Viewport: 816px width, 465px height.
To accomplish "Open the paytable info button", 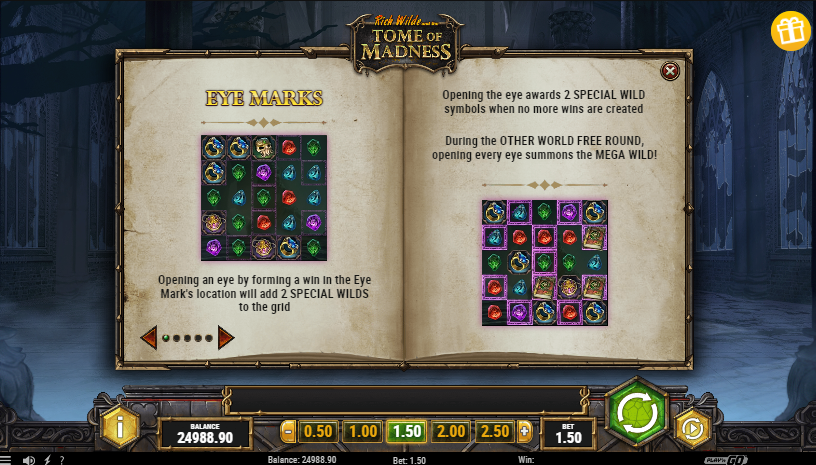I will 120,427.
